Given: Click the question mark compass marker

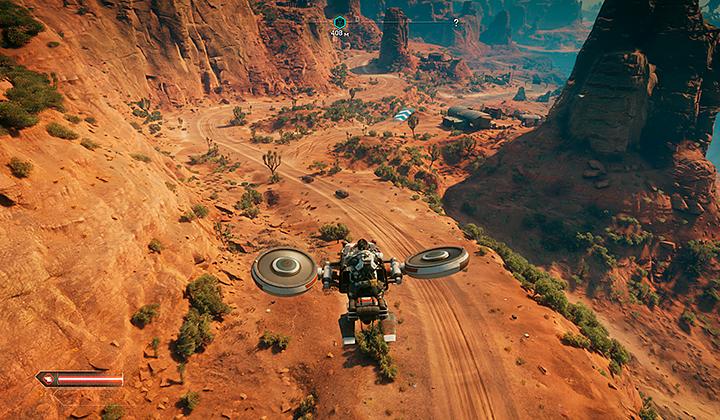Looking at the screenshot, I should point(456,22).
